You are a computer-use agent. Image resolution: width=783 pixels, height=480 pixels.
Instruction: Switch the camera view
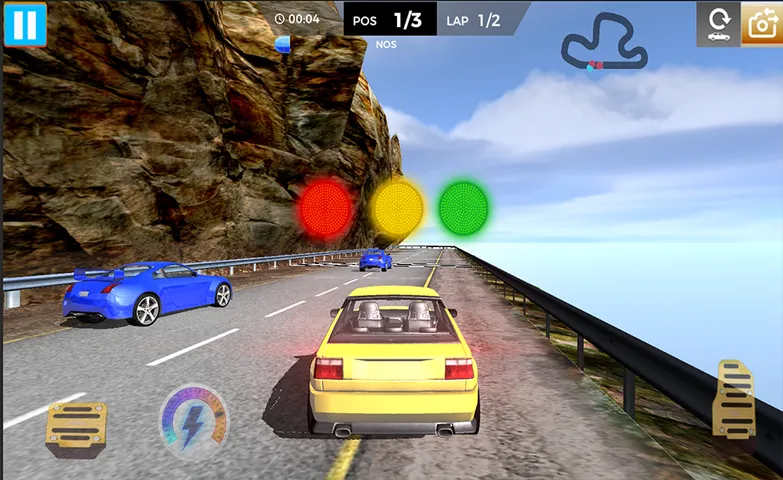pos(762,24)
